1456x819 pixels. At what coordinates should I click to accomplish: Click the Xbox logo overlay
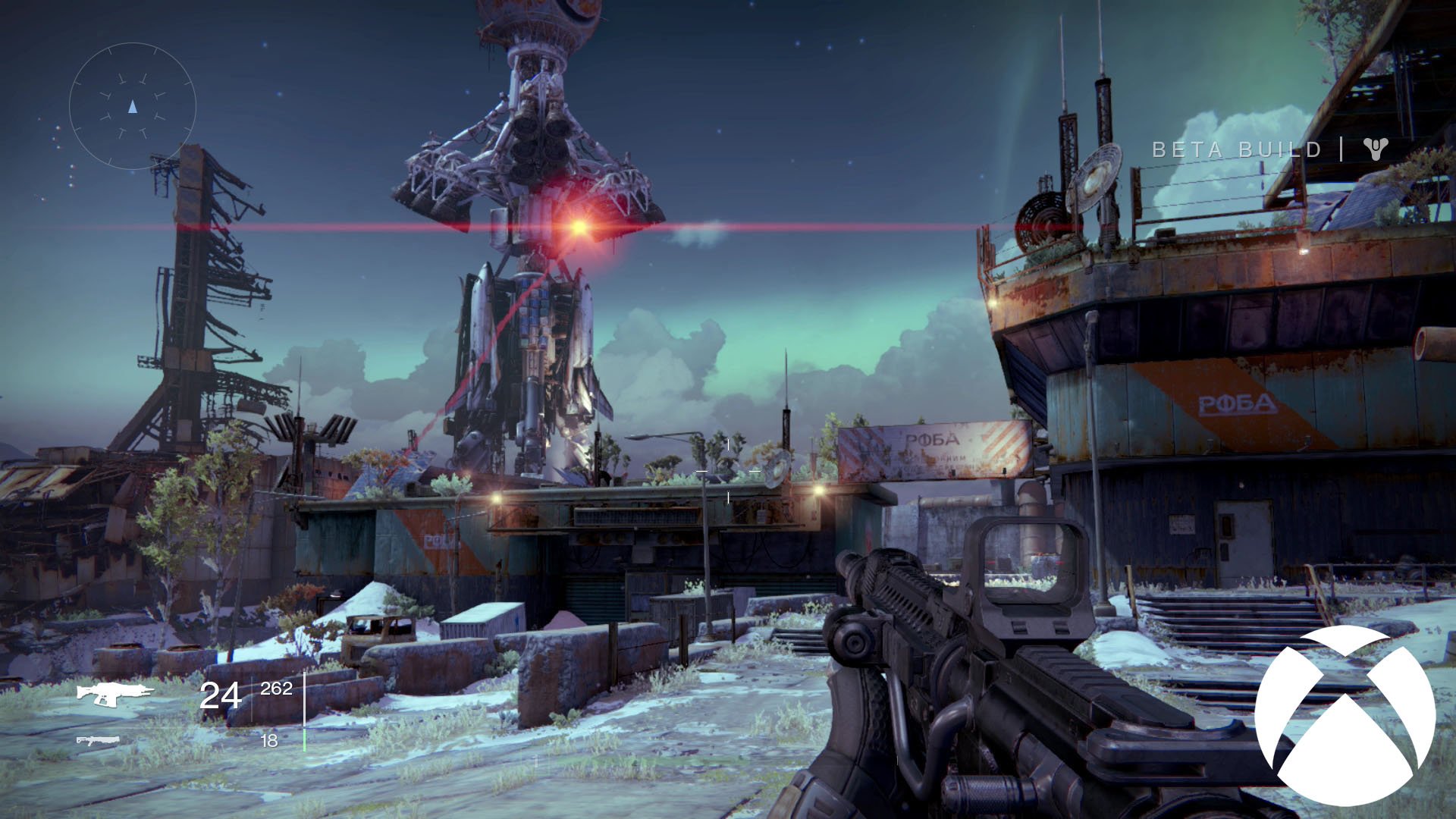point(1345,716)
